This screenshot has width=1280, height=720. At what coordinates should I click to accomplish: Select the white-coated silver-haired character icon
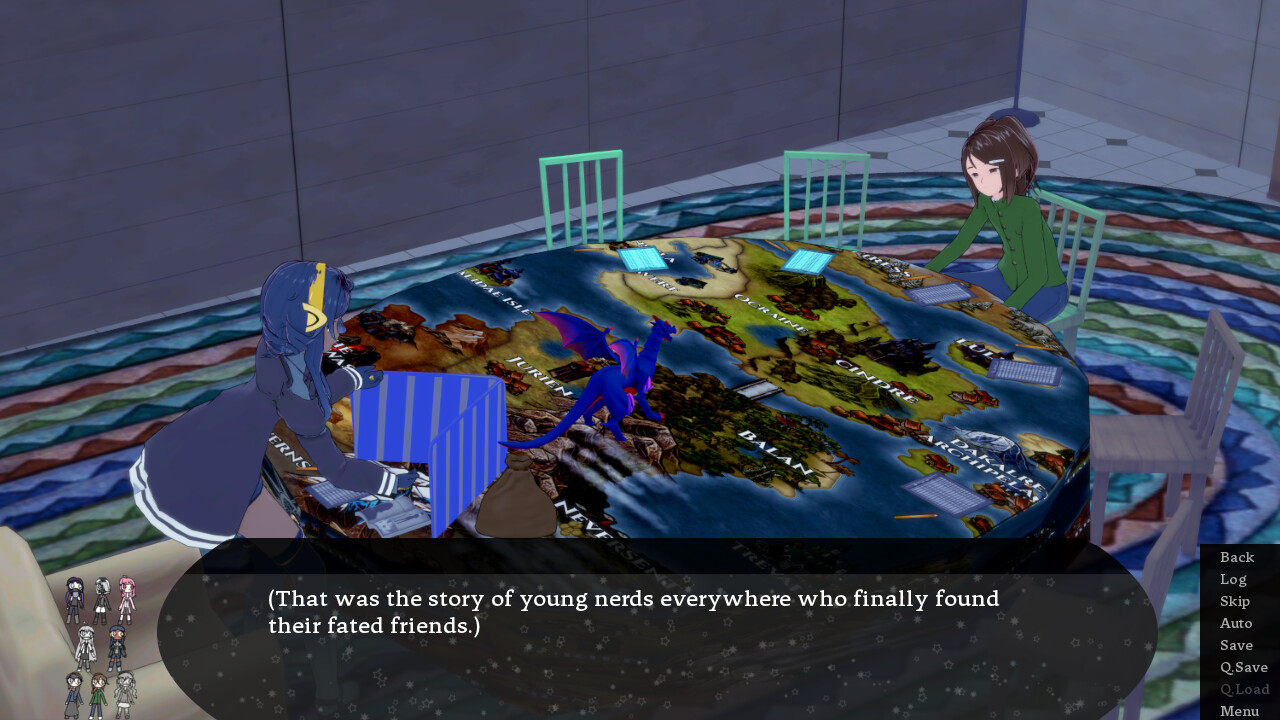click(x=86, y=644)
